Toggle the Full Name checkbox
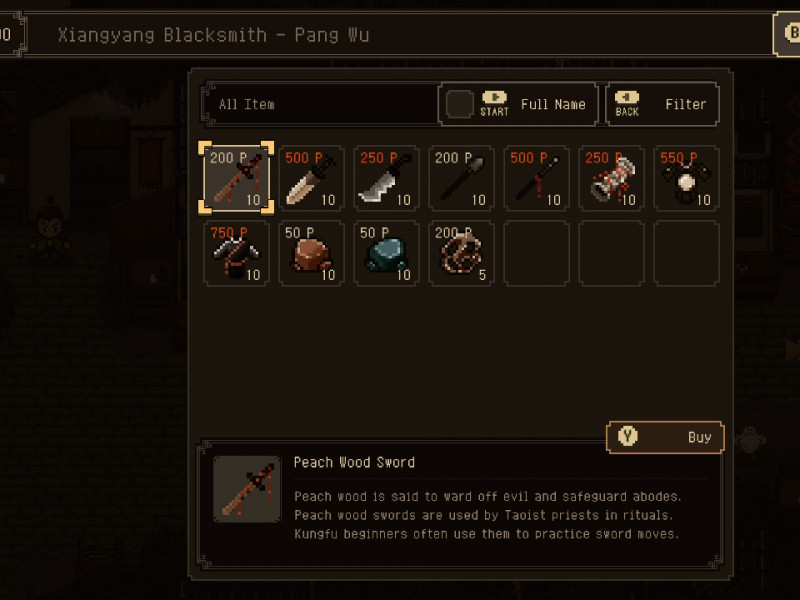The width and height of the screenshot is (800, 600). (x=460, y=104)
